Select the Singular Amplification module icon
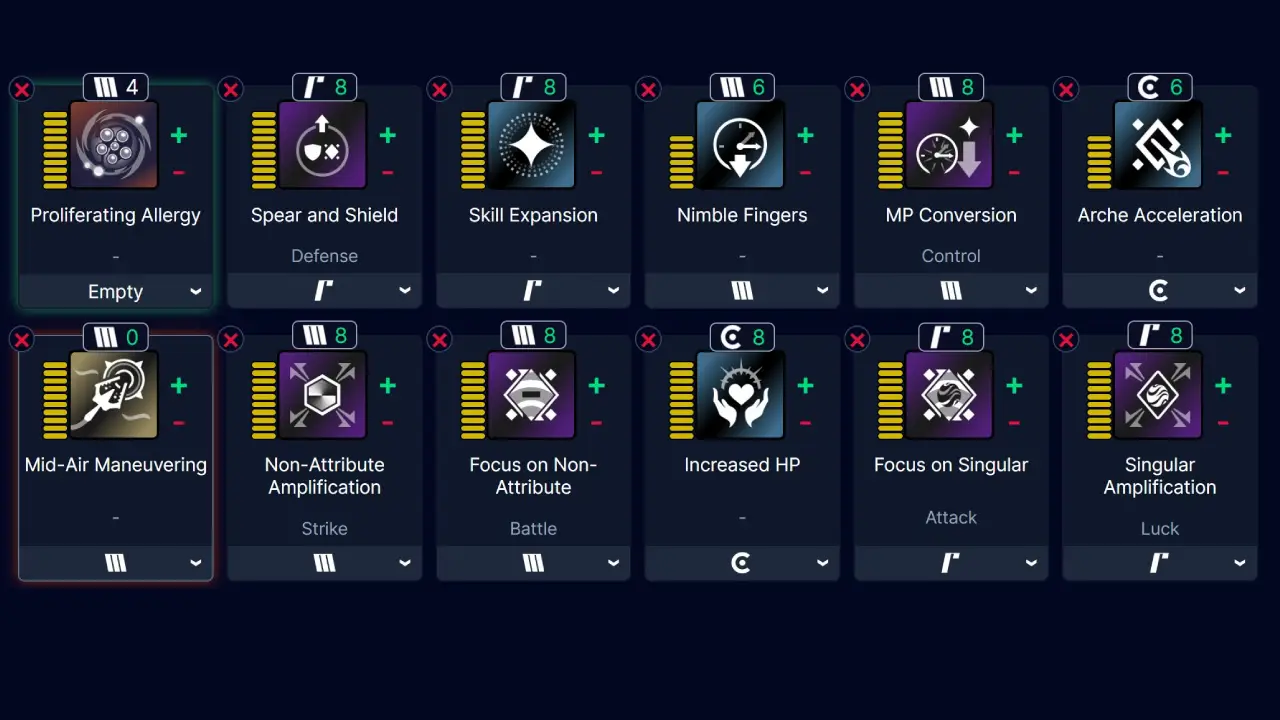The width and height of the screenshot is (1280, 720). (1159, 395)
